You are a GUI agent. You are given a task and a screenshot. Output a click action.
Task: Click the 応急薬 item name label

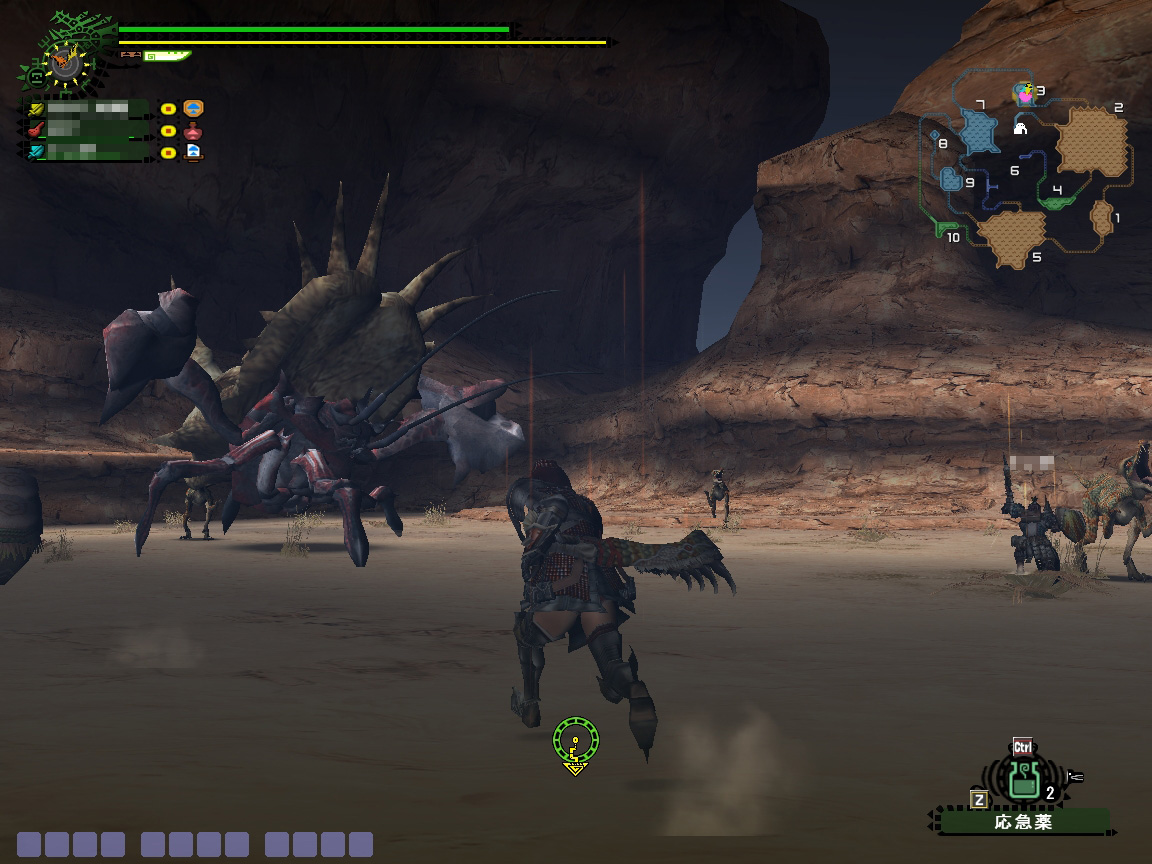click(1022, 822)
